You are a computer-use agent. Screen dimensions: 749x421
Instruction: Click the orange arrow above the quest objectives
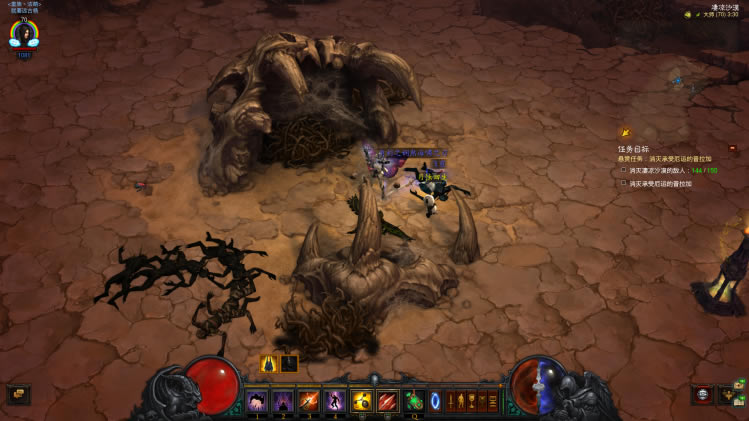click(x=625, y=132)
